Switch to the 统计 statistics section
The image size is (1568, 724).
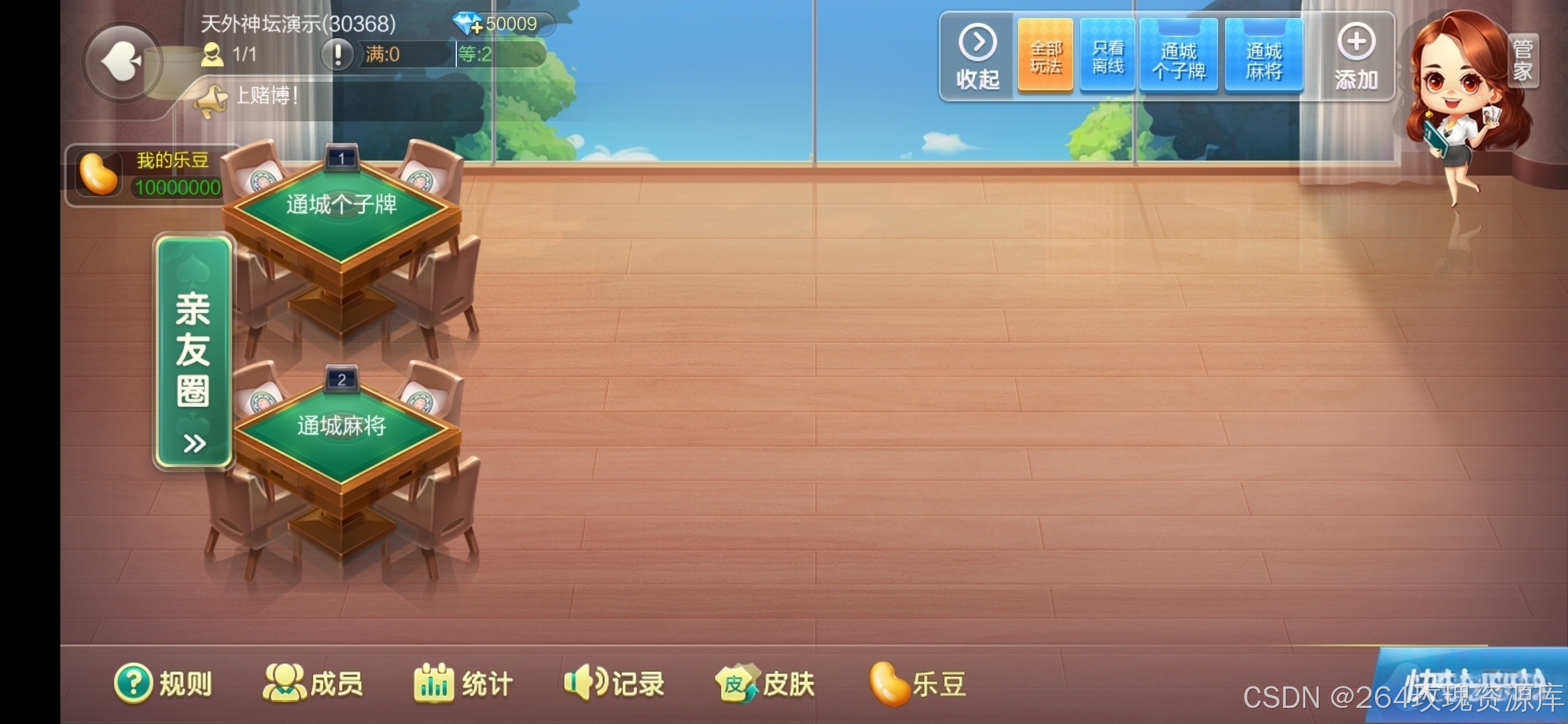click(462, 682)
